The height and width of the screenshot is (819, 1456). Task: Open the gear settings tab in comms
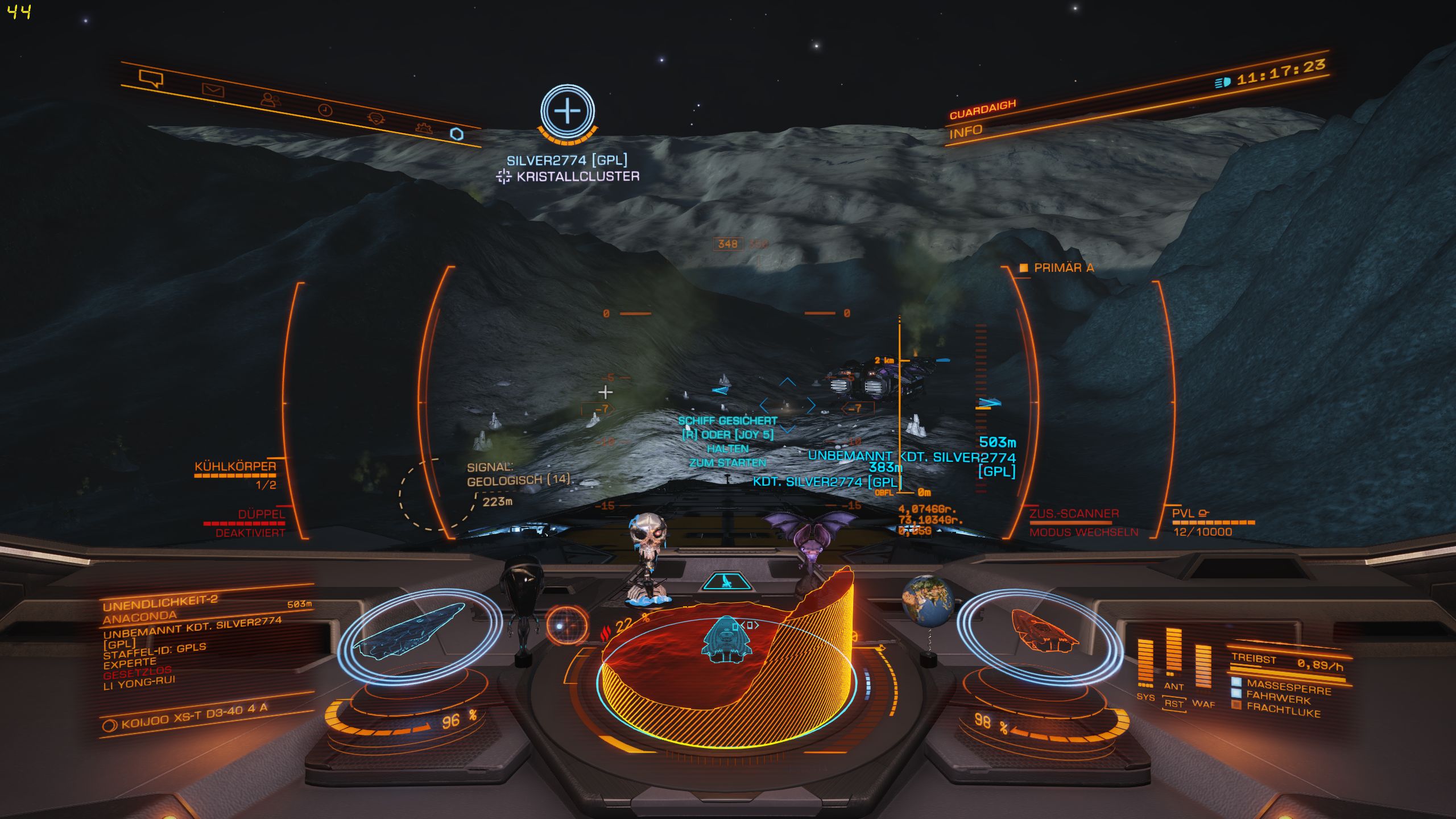[424, 127]
